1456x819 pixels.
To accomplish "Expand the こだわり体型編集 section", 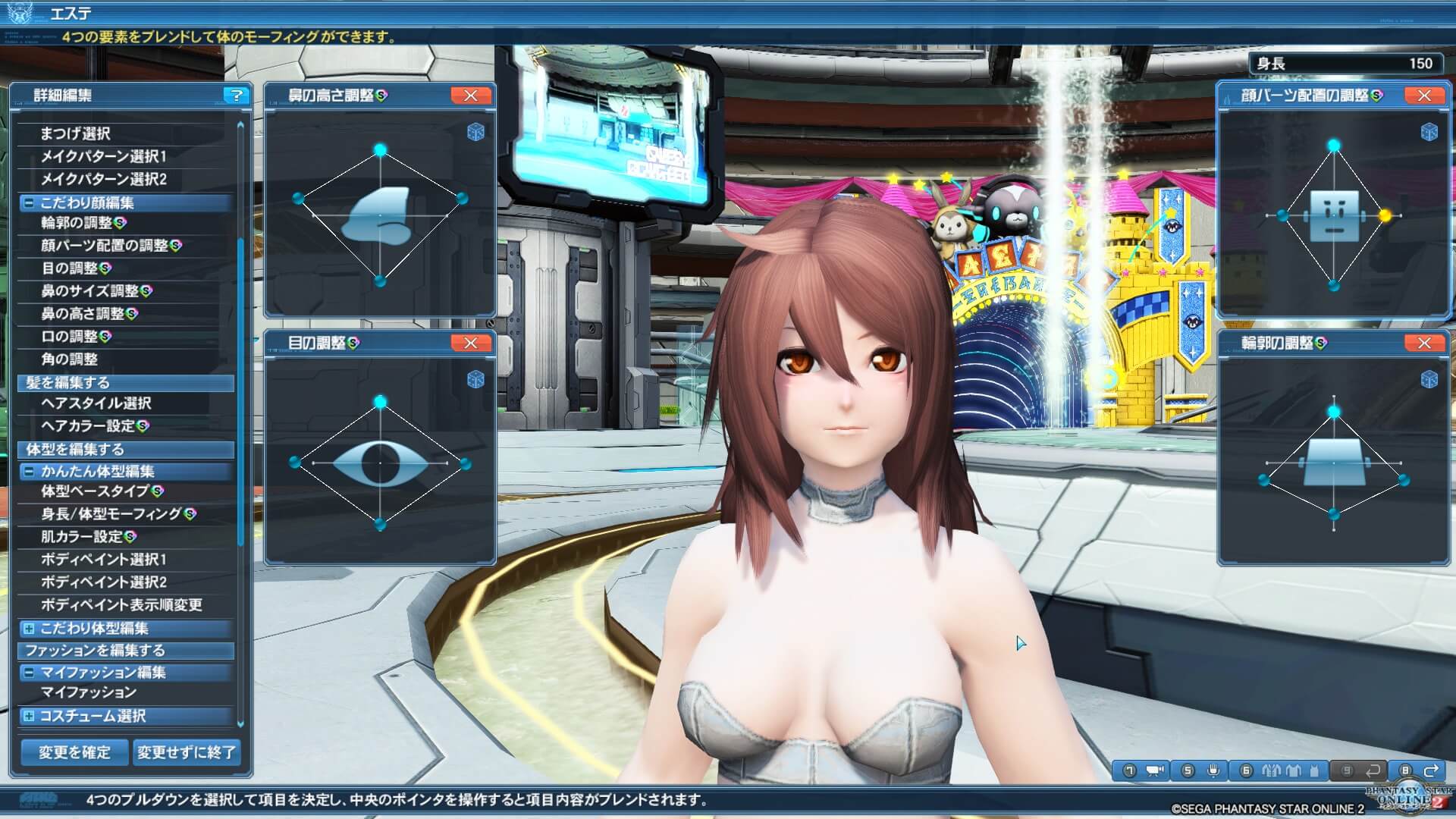I will point(29,628).
